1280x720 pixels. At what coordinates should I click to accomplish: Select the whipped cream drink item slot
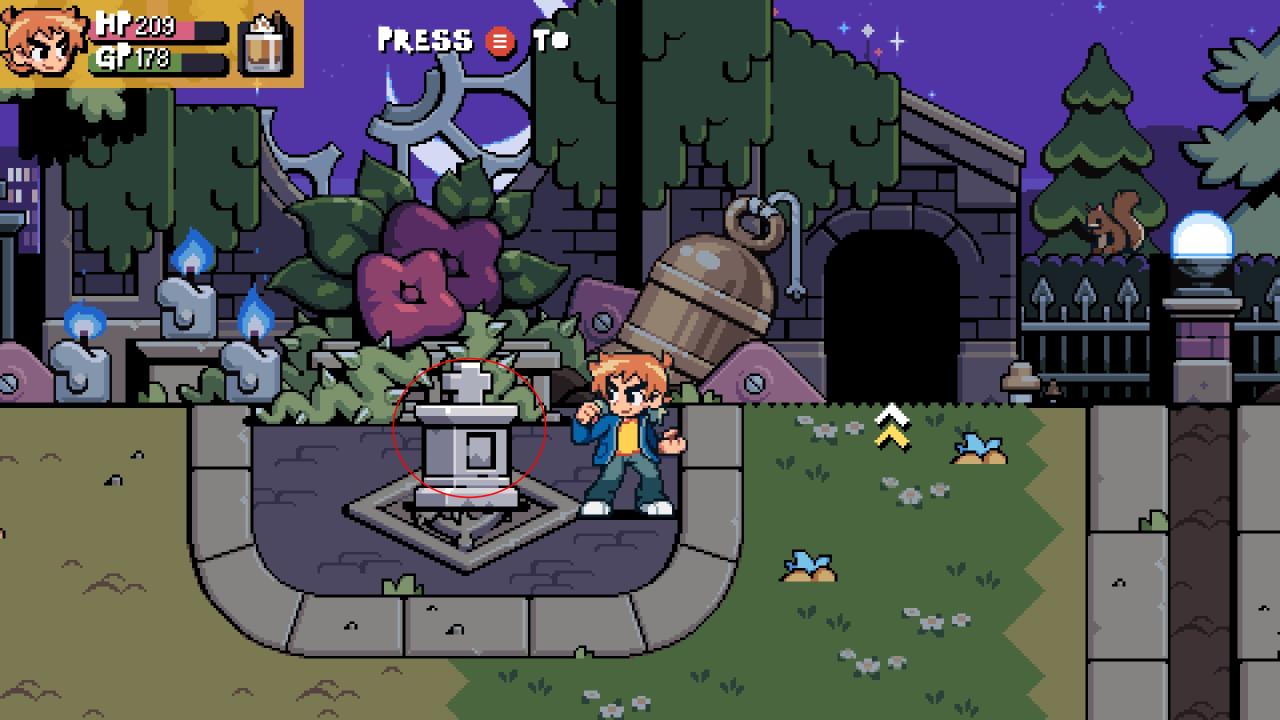266,45
